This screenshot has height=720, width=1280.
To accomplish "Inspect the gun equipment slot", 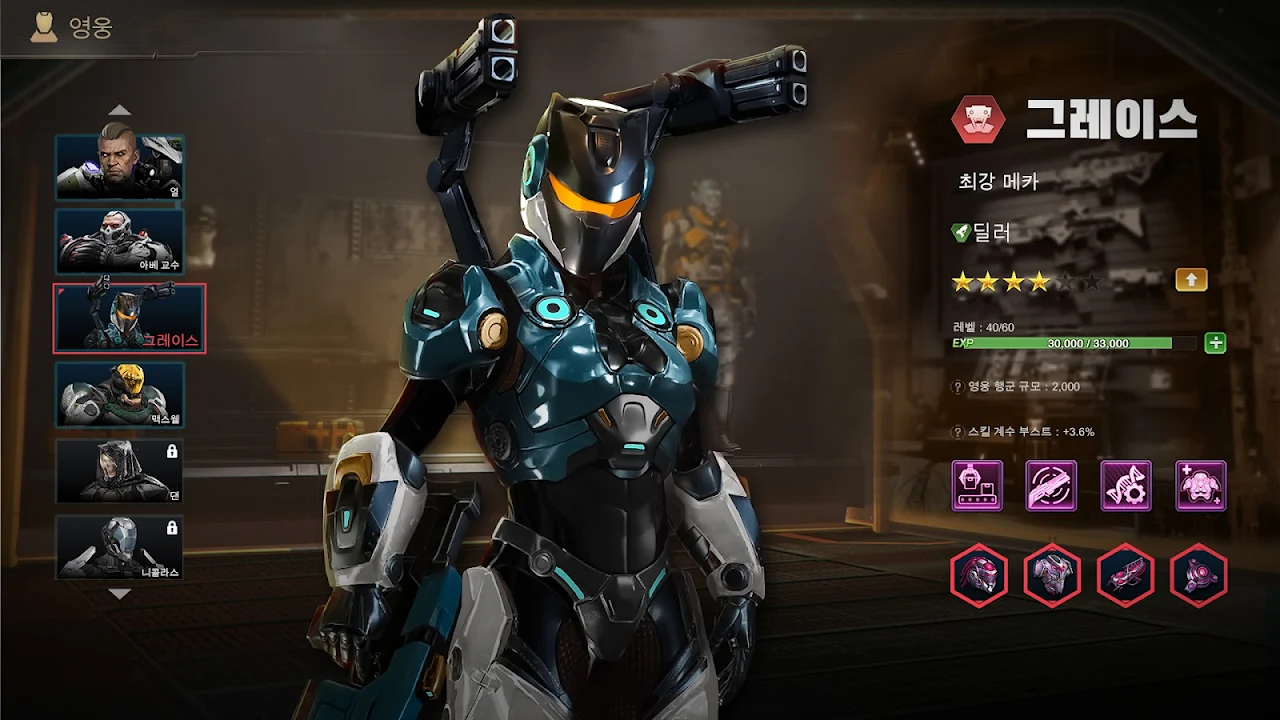I will point(1126,575).
